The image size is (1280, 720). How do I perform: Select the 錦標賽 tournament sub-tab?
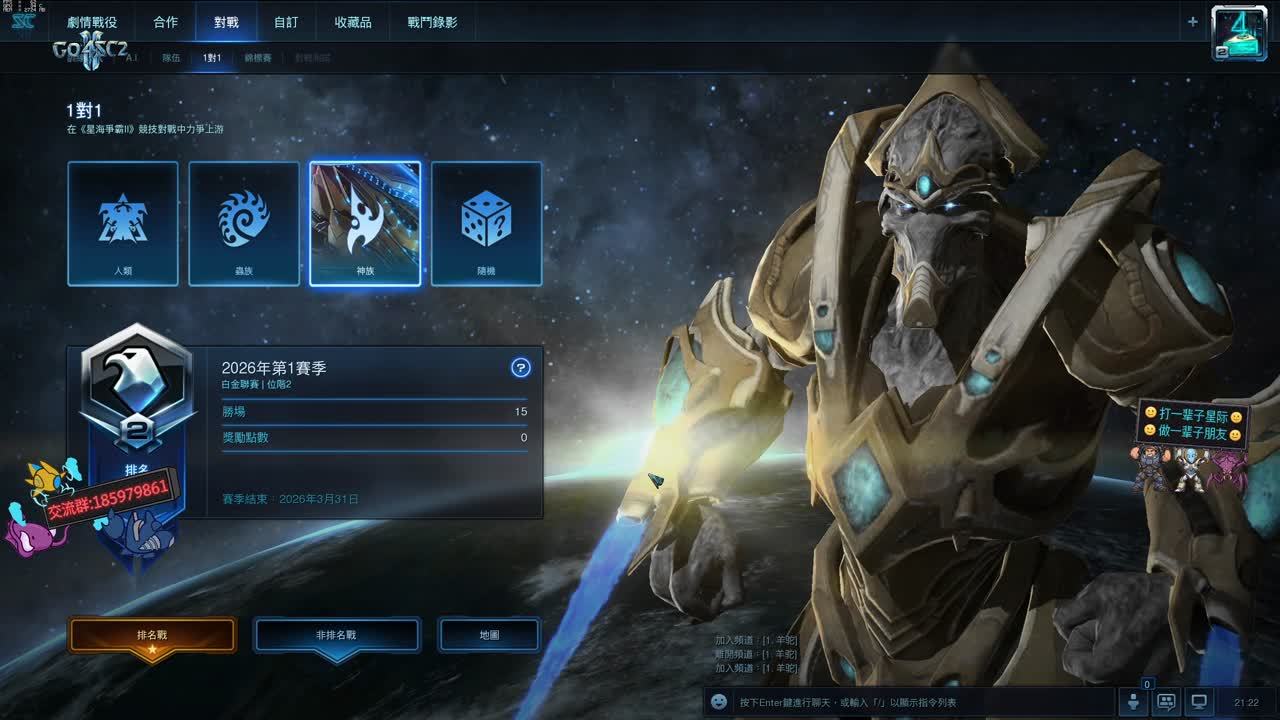[x=258, y=58]
